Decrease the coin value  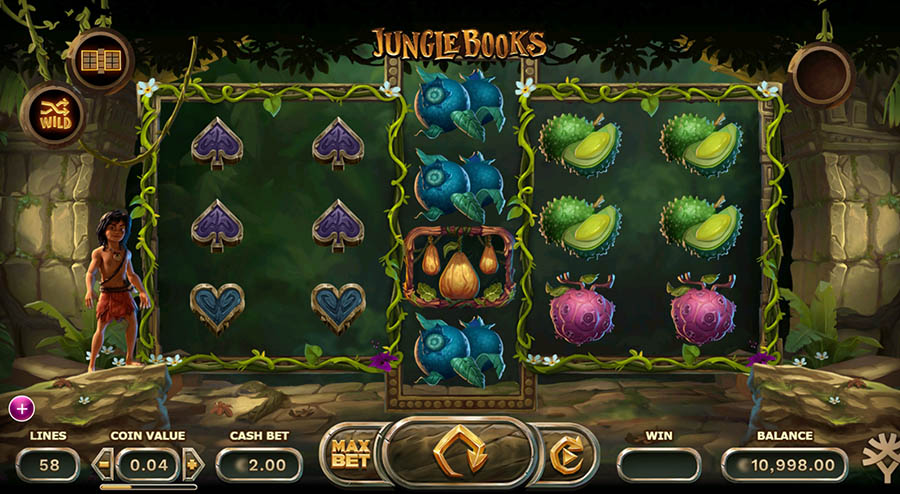(103, 463)
